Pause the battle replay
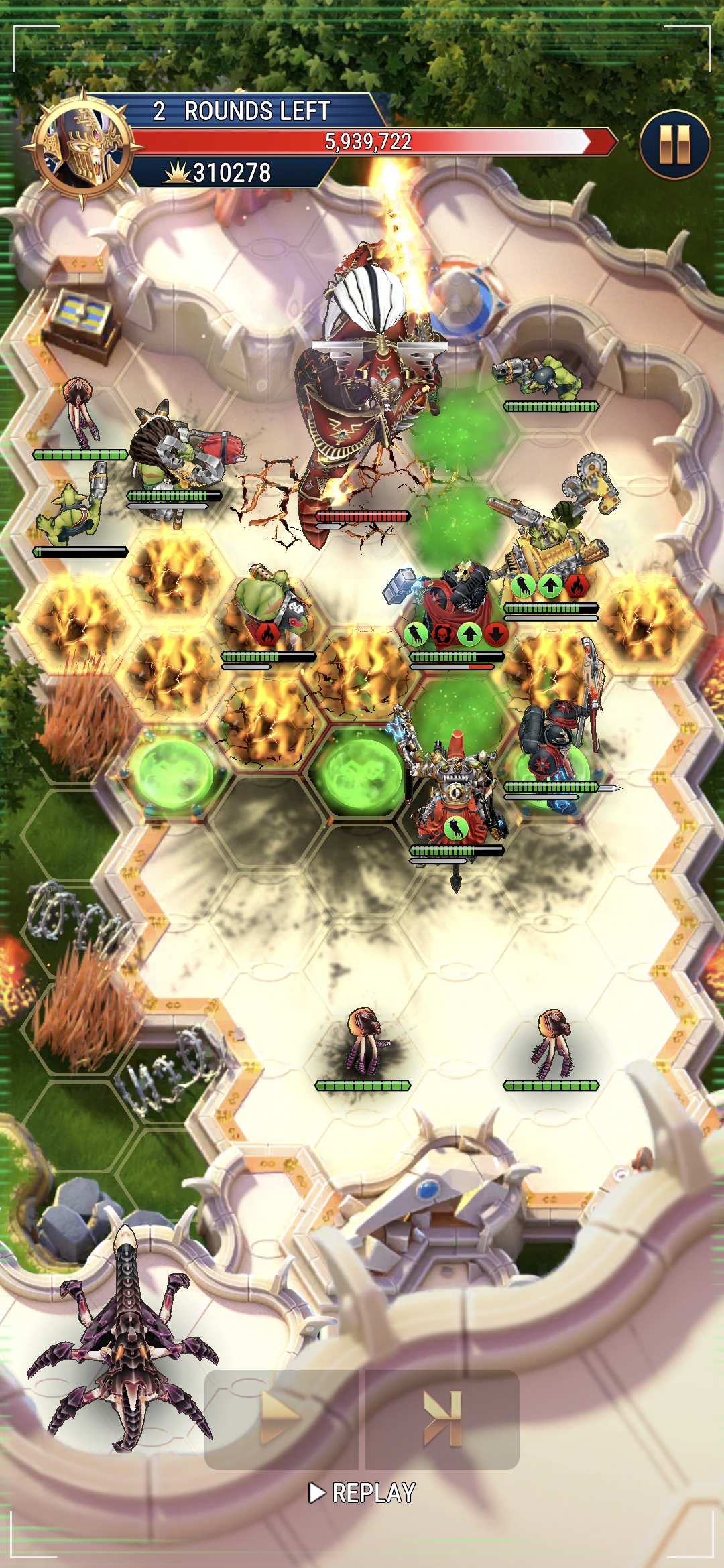The height and width of the screenshot is (1568, 724). tap(674, 144)
